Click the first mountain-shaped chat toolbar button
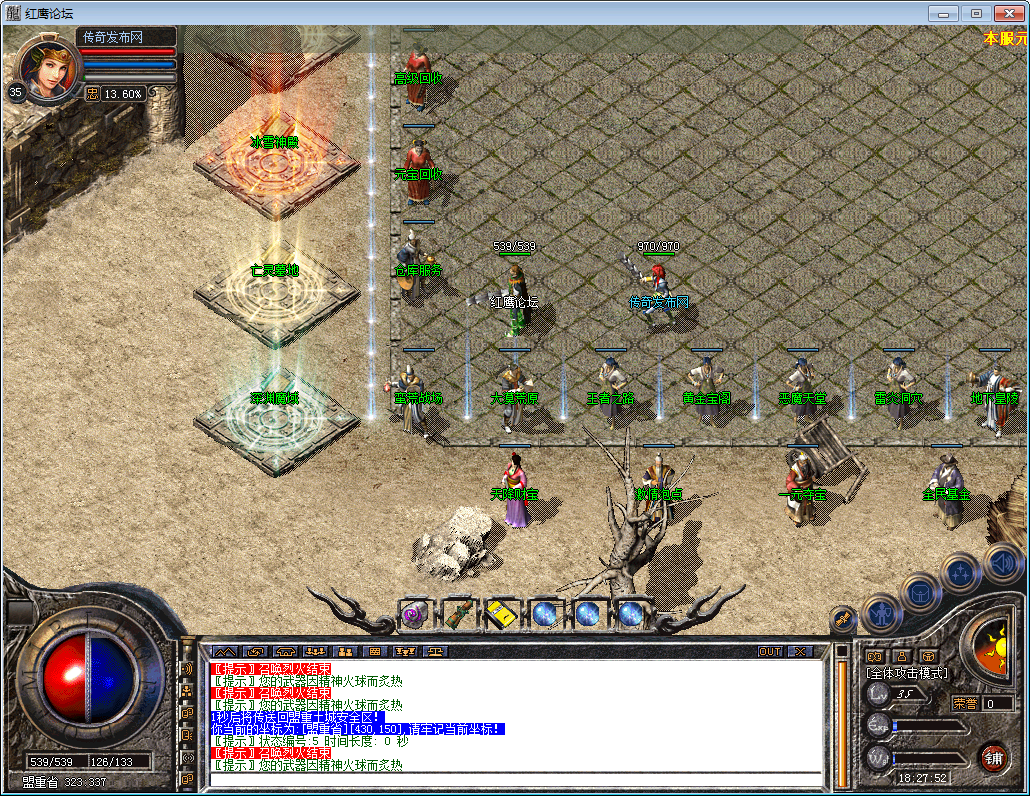Viewport: 1030px width, 796px height. click(x=223, y=651)
